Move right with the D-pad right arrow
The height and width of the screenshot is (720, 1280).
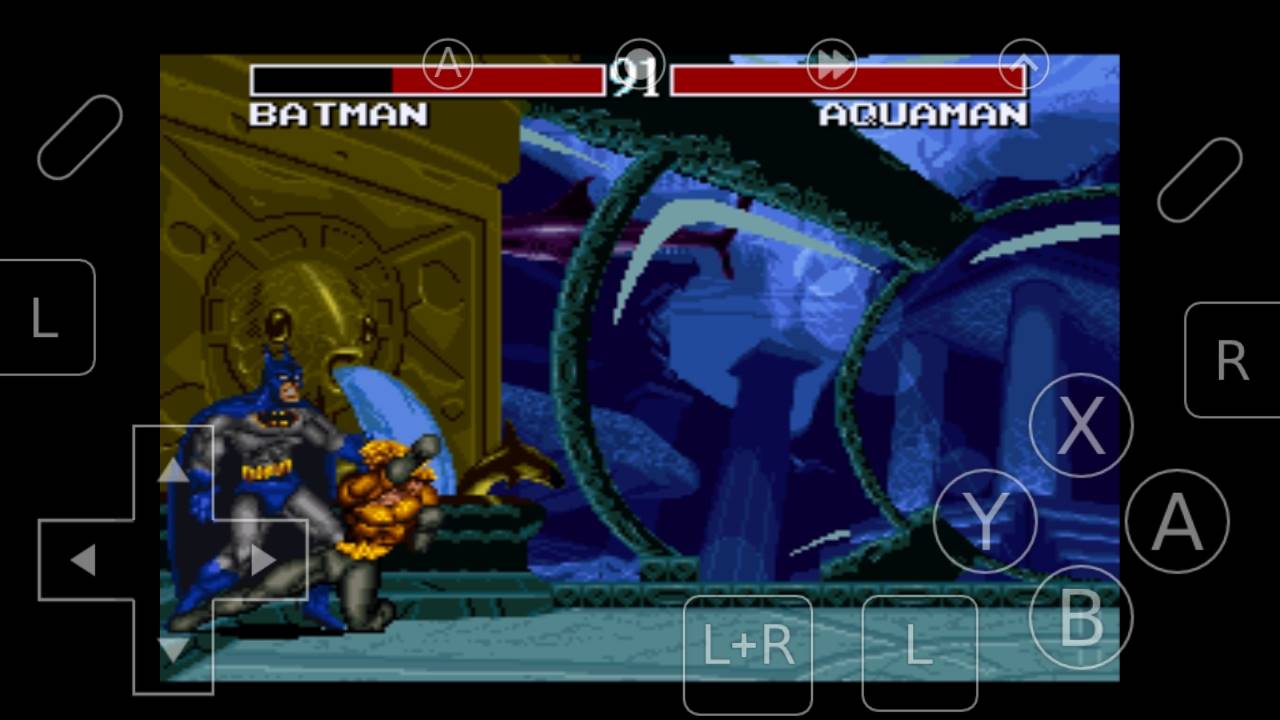pyautogui.click(x=263, y=560)
